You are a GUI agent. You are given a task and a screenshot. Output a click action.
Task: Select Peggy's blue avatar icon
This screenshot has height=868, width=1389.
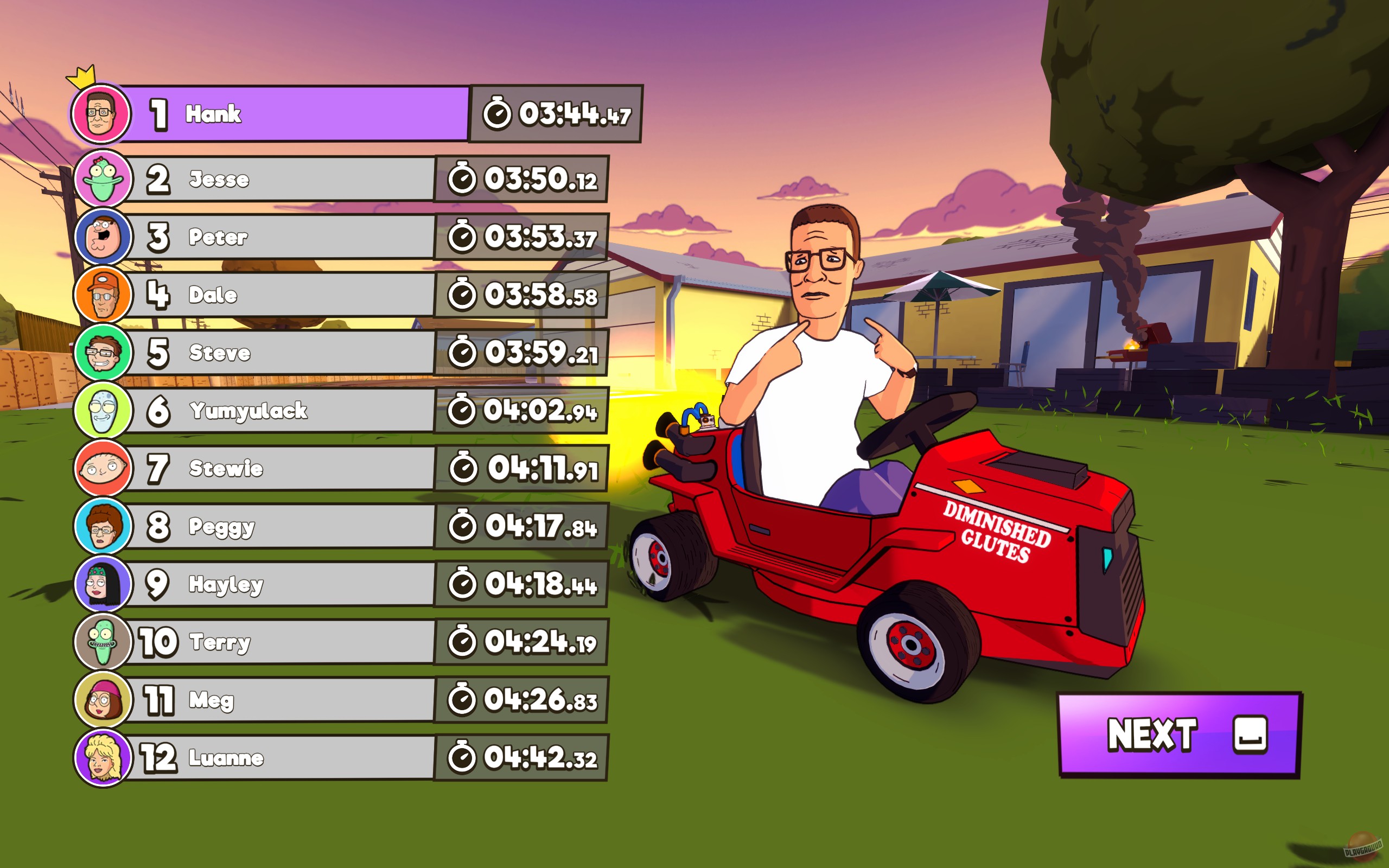coord(102,526)
